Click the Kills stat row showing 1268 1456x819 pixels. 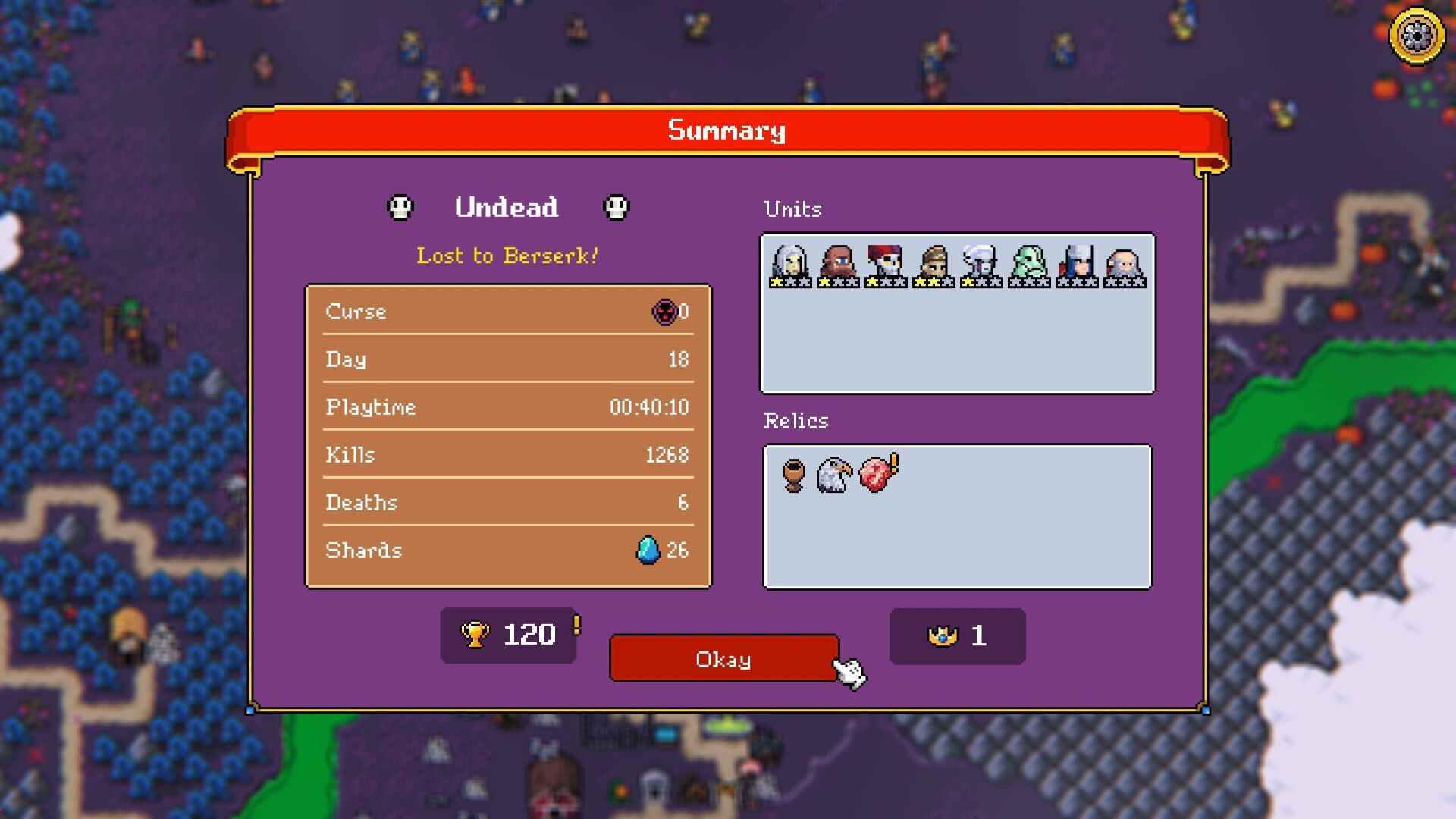507,454
